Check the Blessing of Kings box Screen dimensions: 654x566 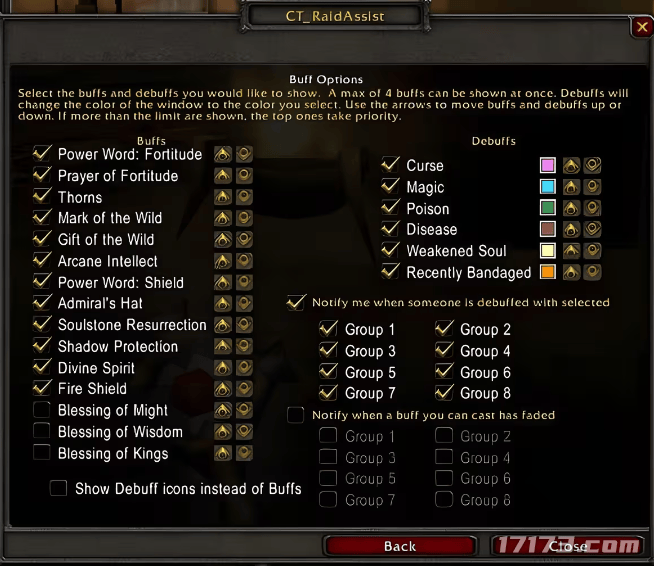42,453
